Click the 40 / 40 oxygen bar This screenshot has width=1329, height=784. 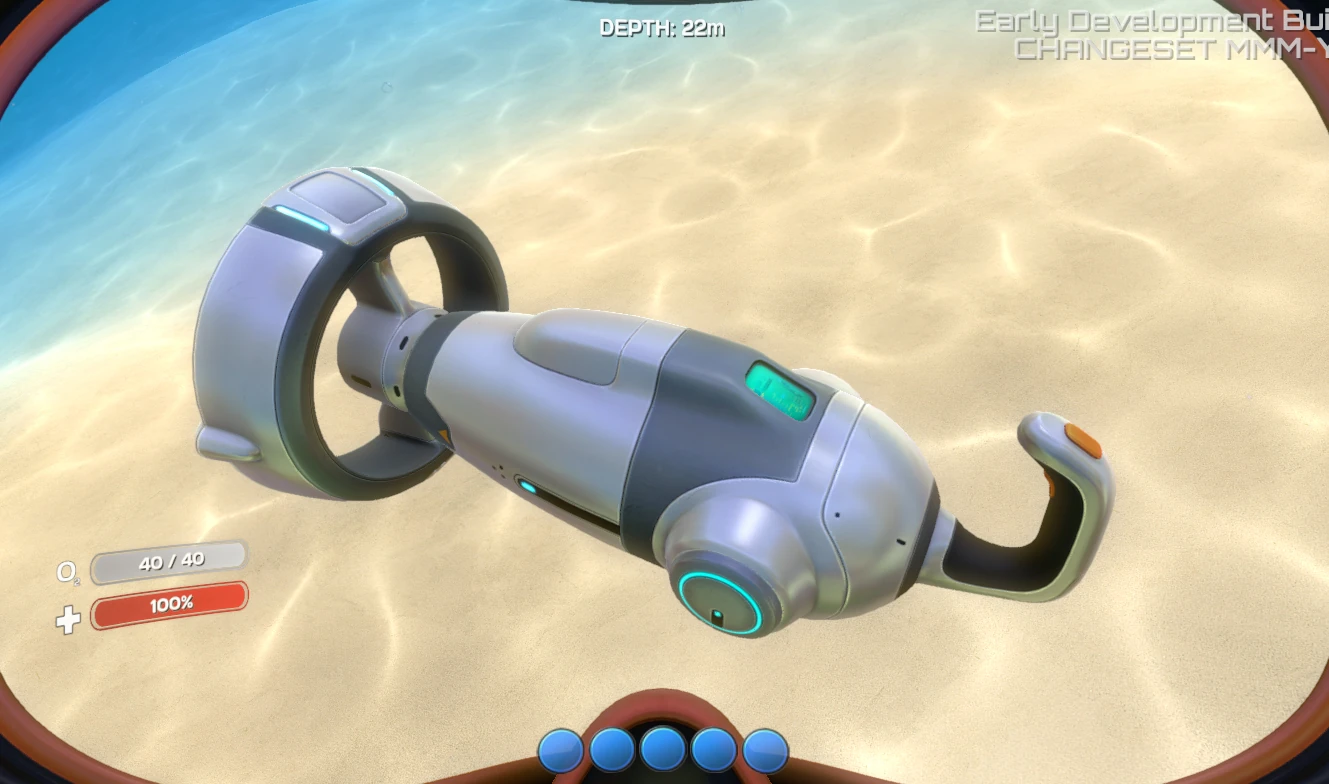click(x=170, y=561)
